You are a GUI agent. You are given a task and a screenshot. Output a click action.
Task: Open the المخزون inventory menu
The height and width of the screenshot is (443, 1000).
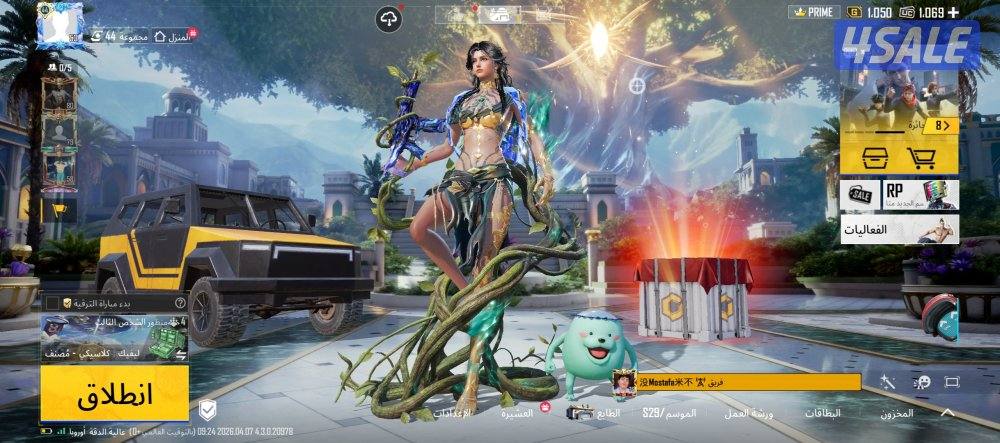[x=898, y=413]
